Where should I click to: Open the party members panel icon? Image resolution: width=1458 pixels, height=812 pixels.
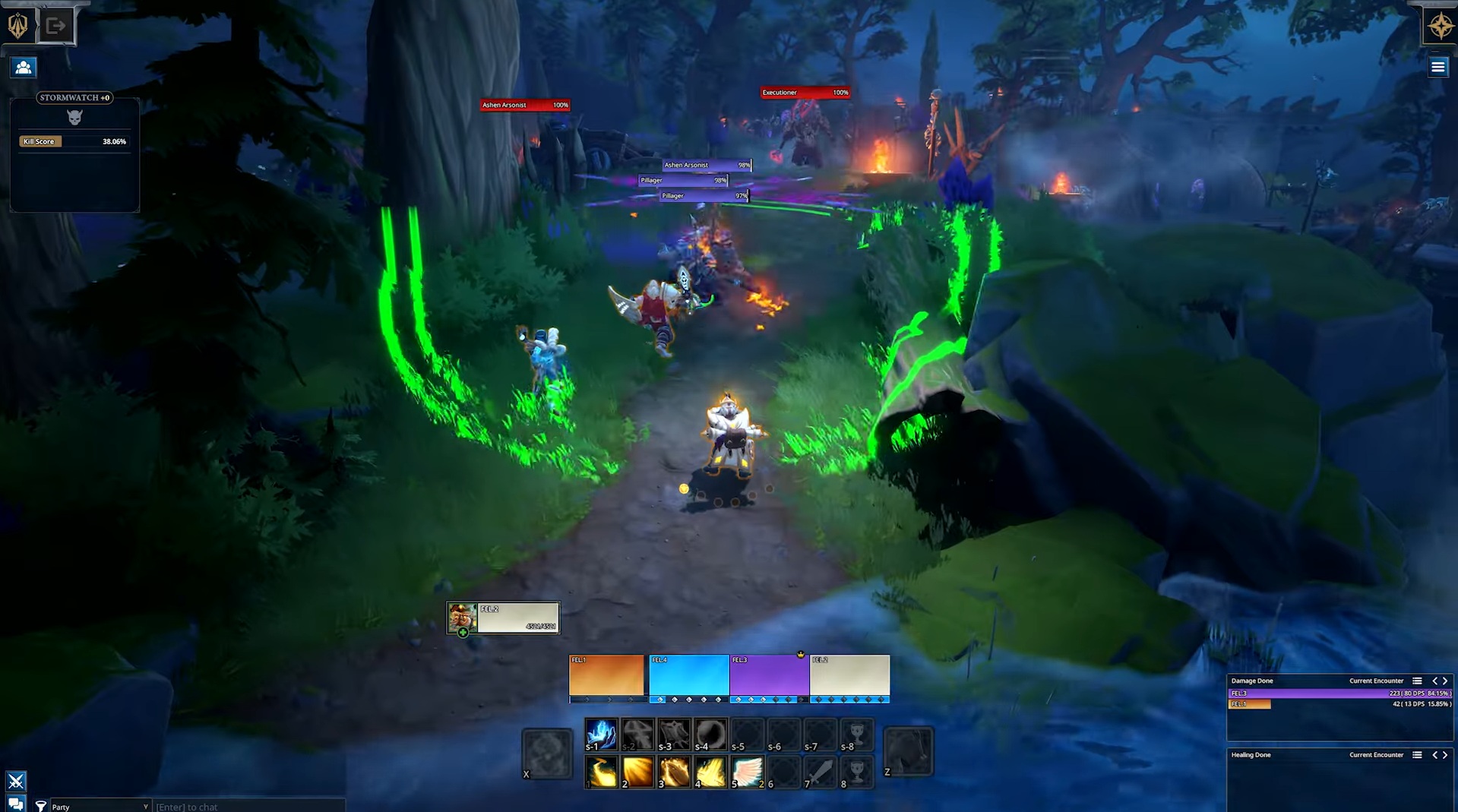click(x=24, y=68)
